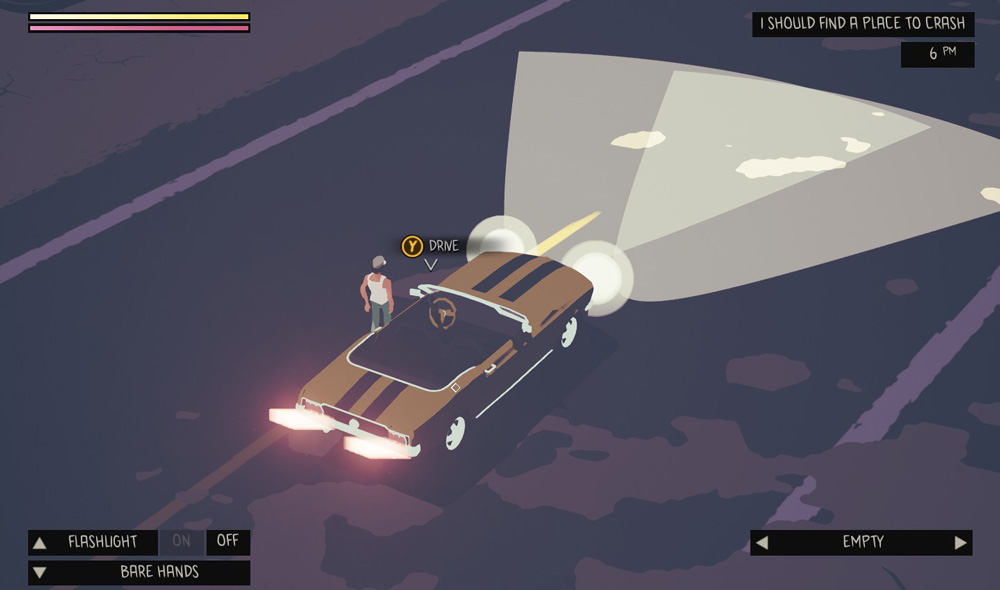Cycle the Empty item slot right
This screenshot has height=590, width=1000.
pos(960,543)
